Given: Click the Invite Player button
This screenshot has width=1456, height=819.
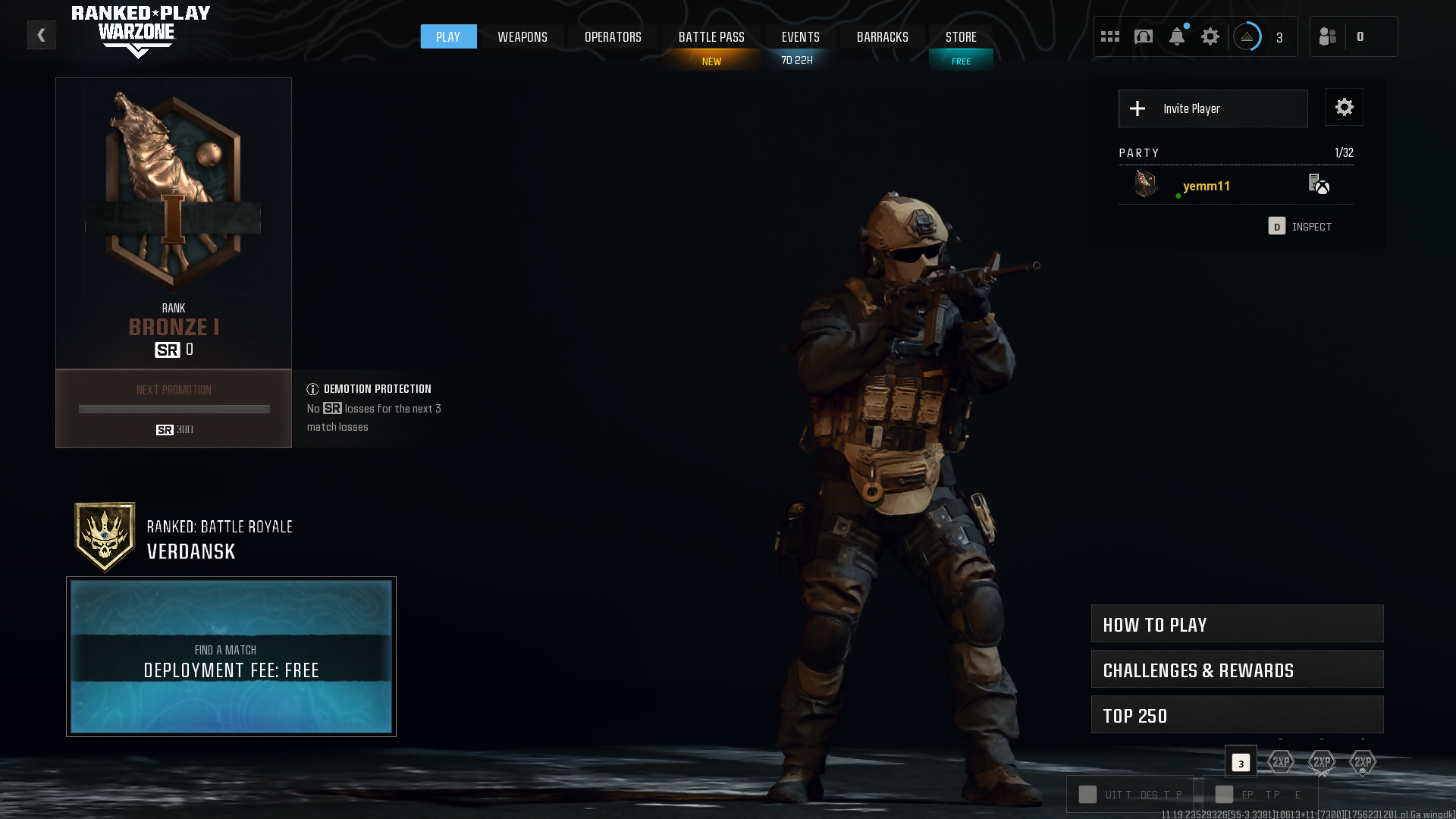Looking at the screenshot, I should click(x=1213, y=108).
